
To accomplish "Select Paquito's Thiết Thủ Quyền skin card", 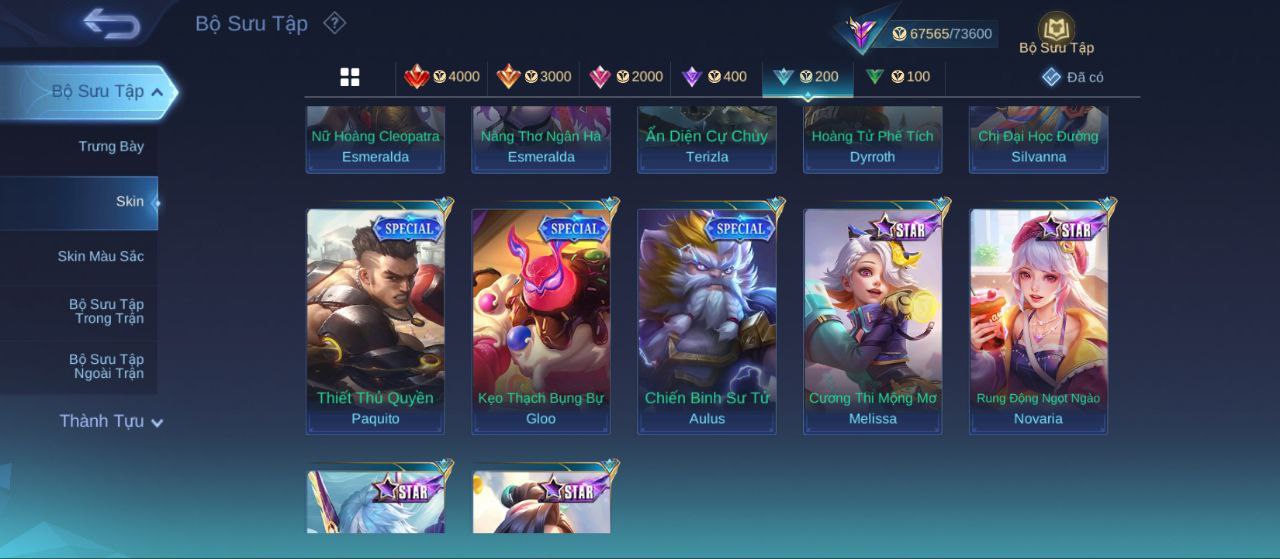I will click(375, 320).
